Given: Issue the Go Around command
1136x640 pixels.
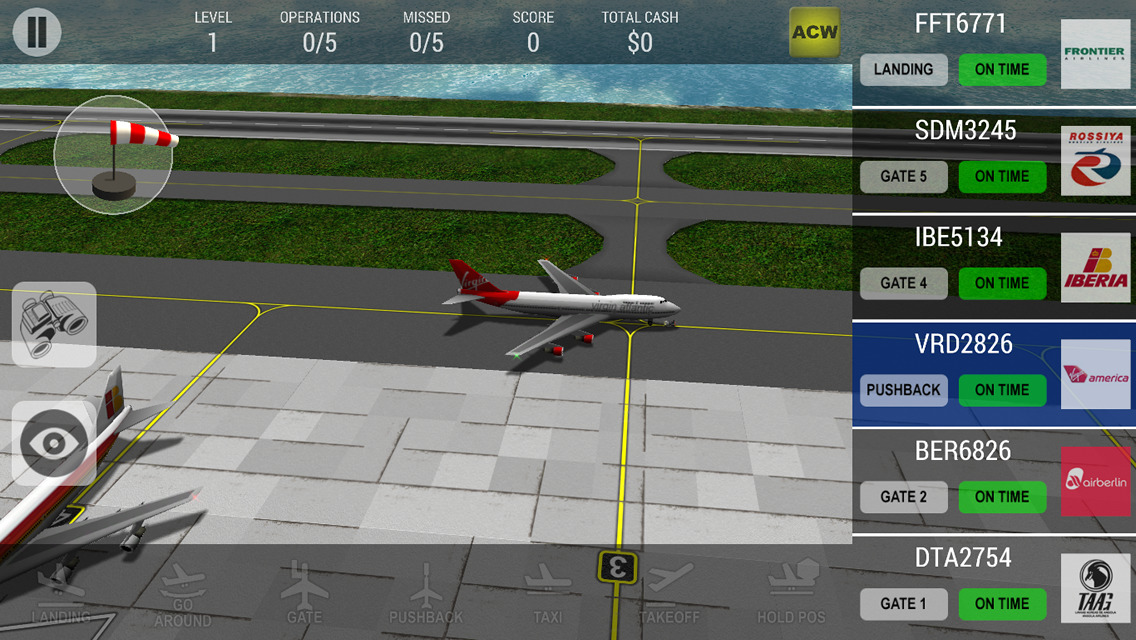Looking at the screenshot, I should (183, 597).
